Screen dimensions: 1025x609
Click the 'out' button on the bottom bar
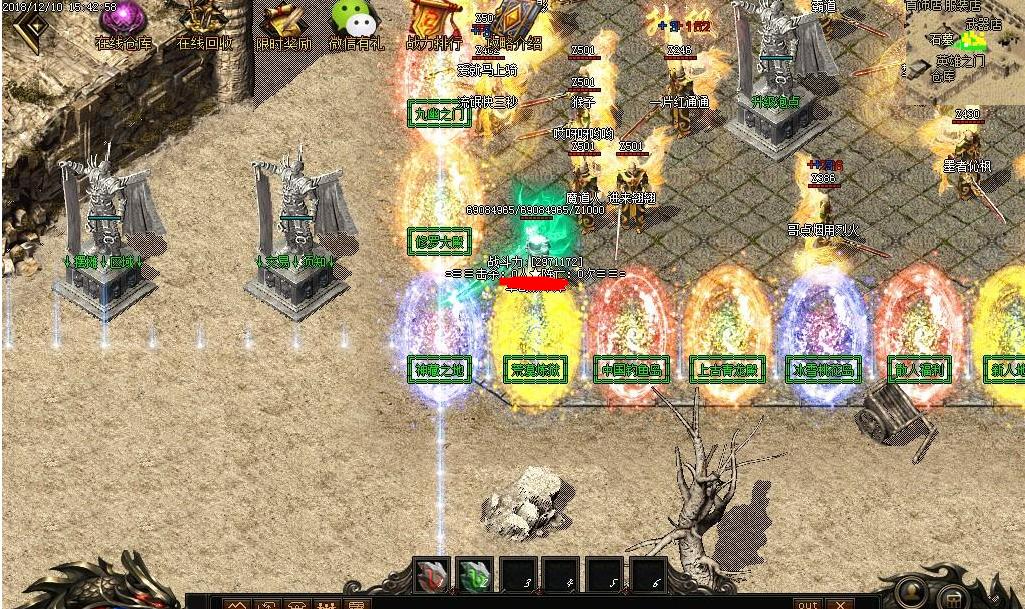click(x=807, y=603)
